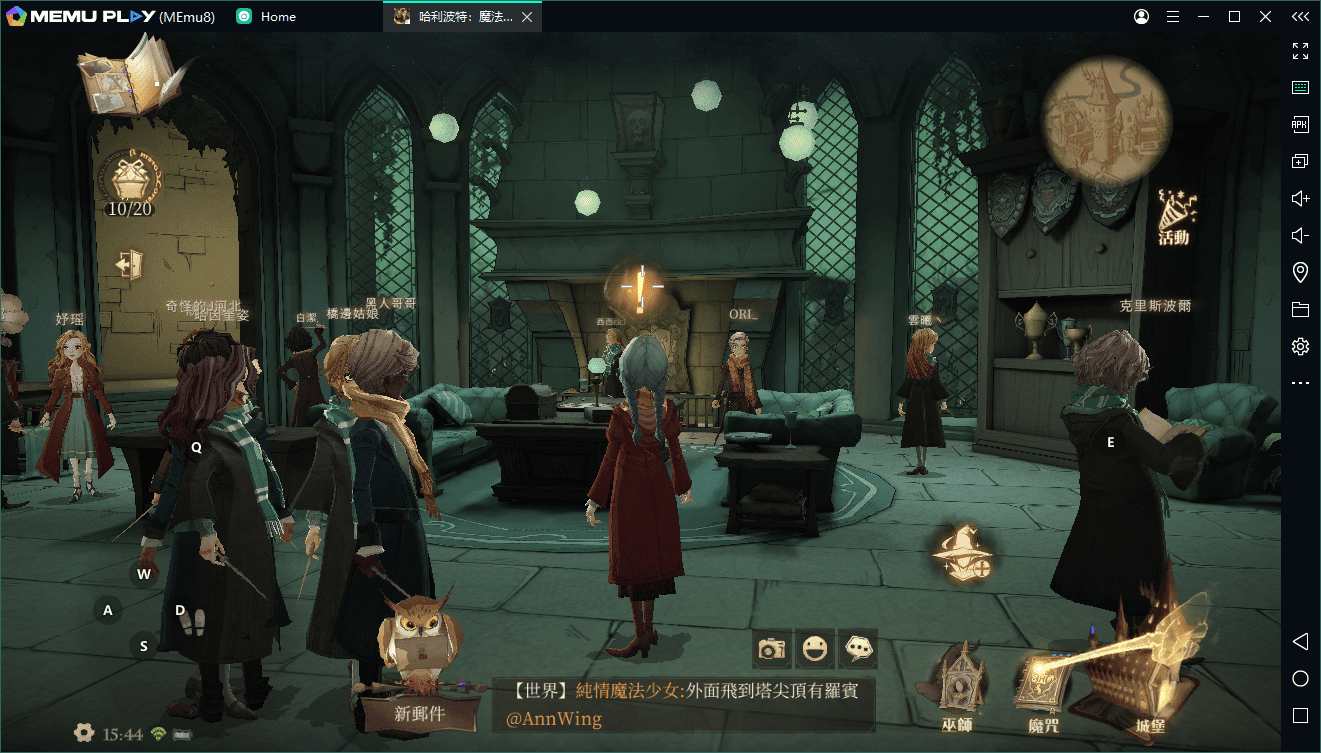Open the circular castle minimap
Viewport: 1321px width, 753px height.
1106,119
